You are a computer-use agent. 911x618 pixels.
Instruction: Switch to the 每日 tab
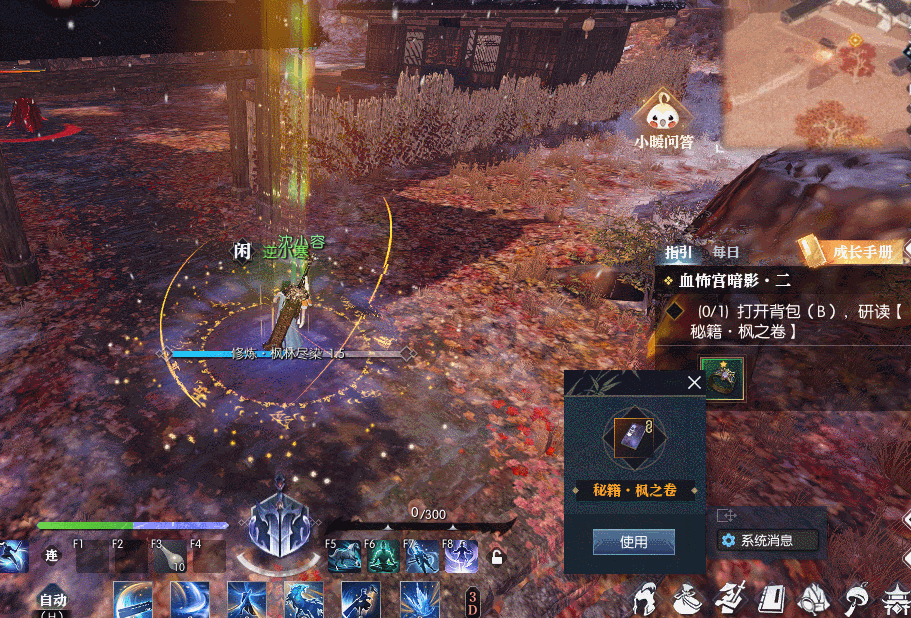[x=727, y=253]
